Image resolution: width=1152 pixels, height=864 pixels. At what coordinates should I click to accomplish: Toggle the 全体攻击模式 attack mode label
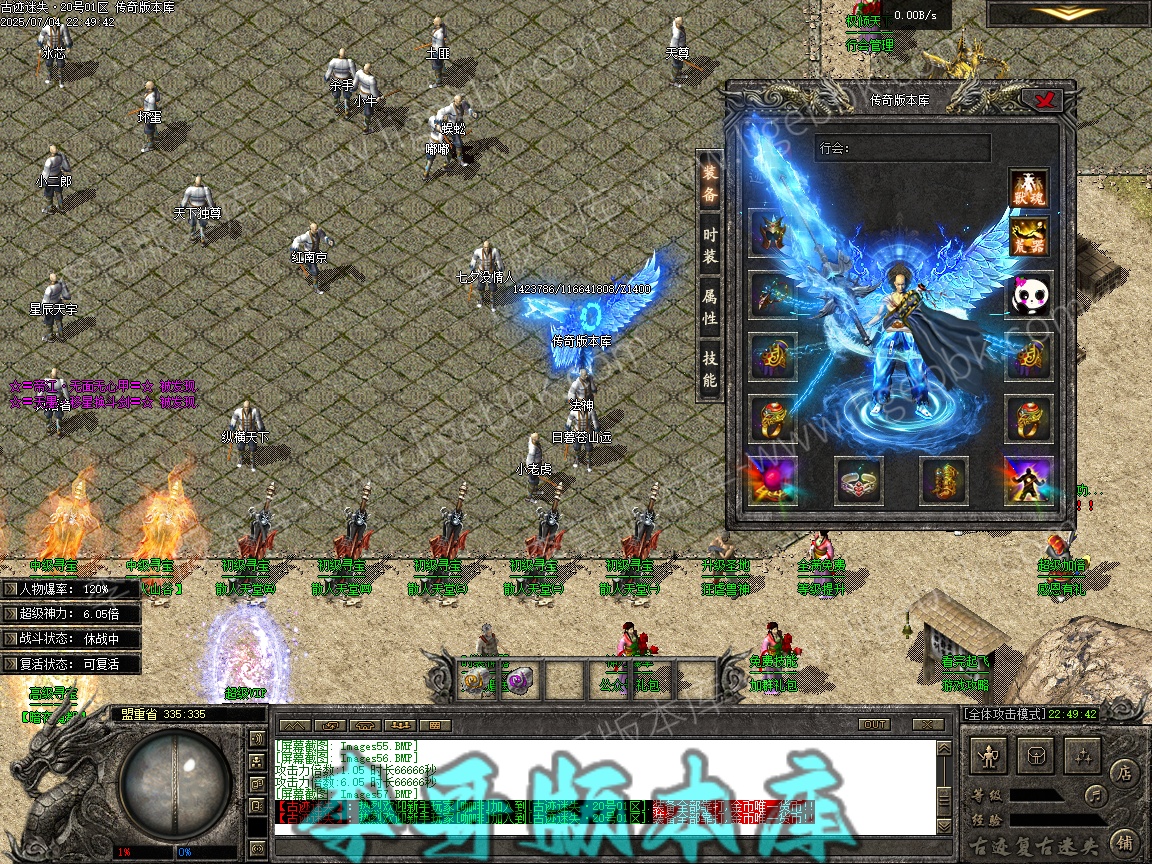click(1003, 715)
